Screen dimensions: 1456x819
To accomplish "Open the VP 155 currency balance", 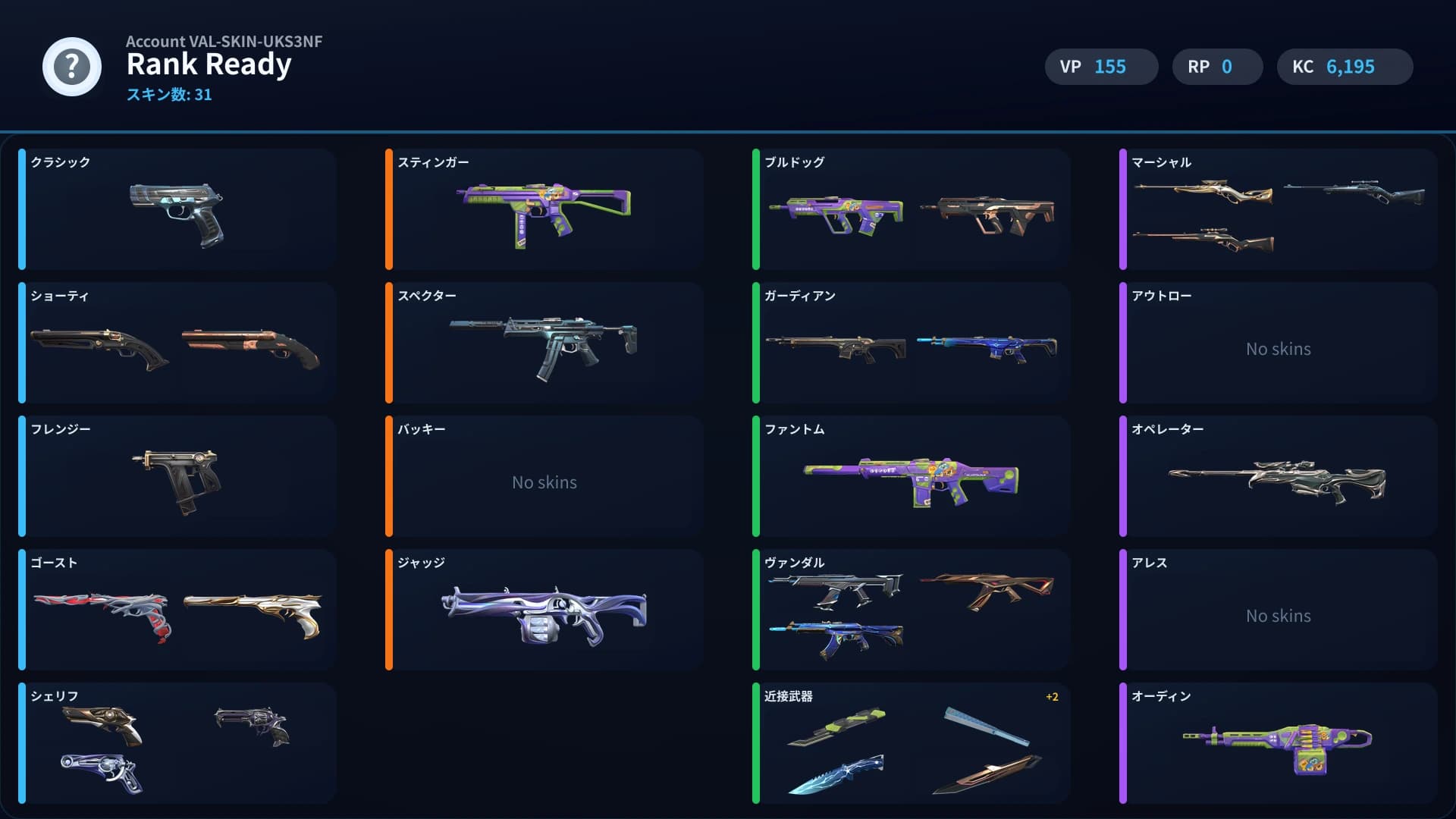I will coord(1101,67).
